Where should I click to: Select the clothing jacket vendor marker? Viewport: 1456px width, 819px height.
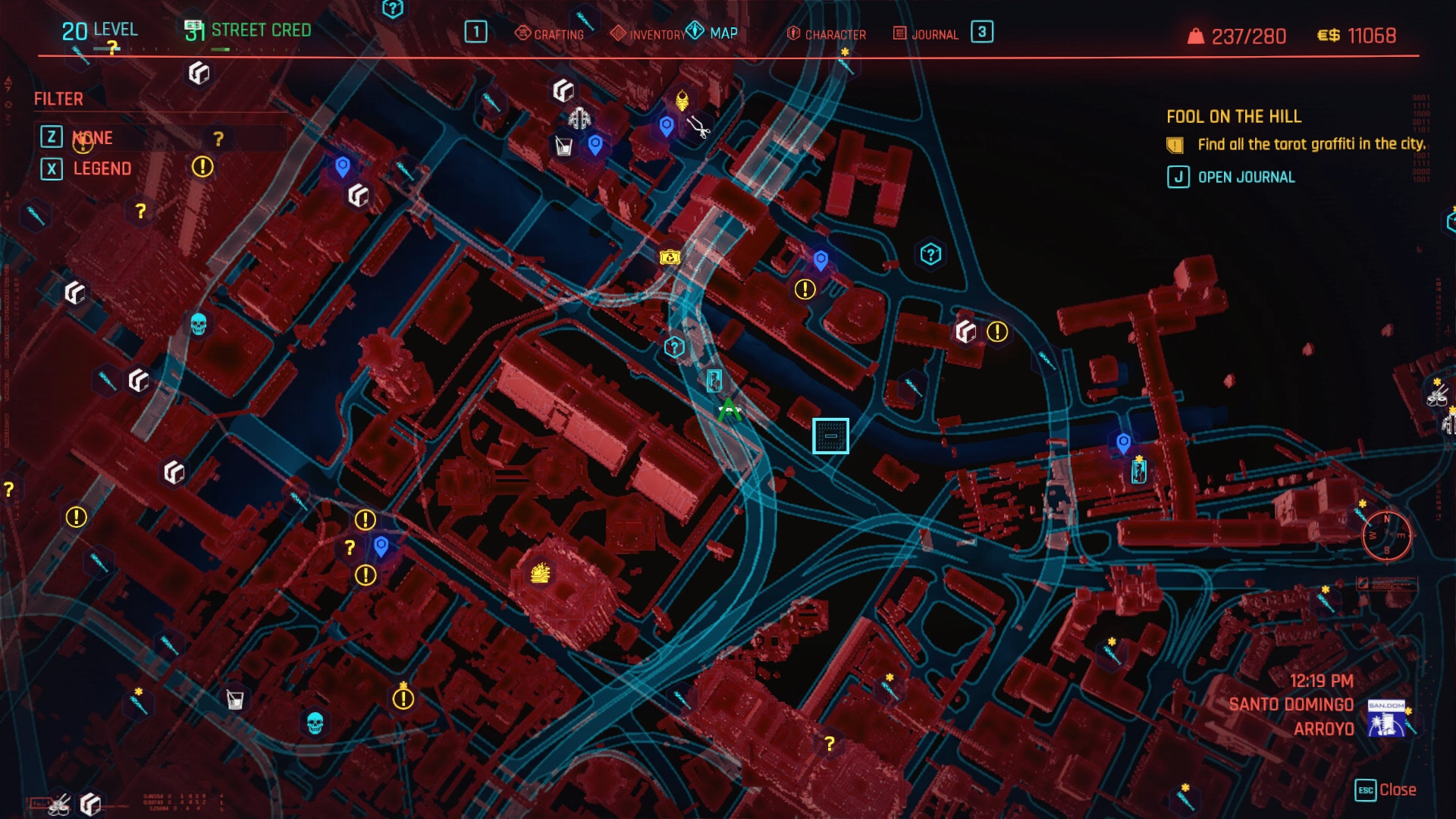pos(580,118)
